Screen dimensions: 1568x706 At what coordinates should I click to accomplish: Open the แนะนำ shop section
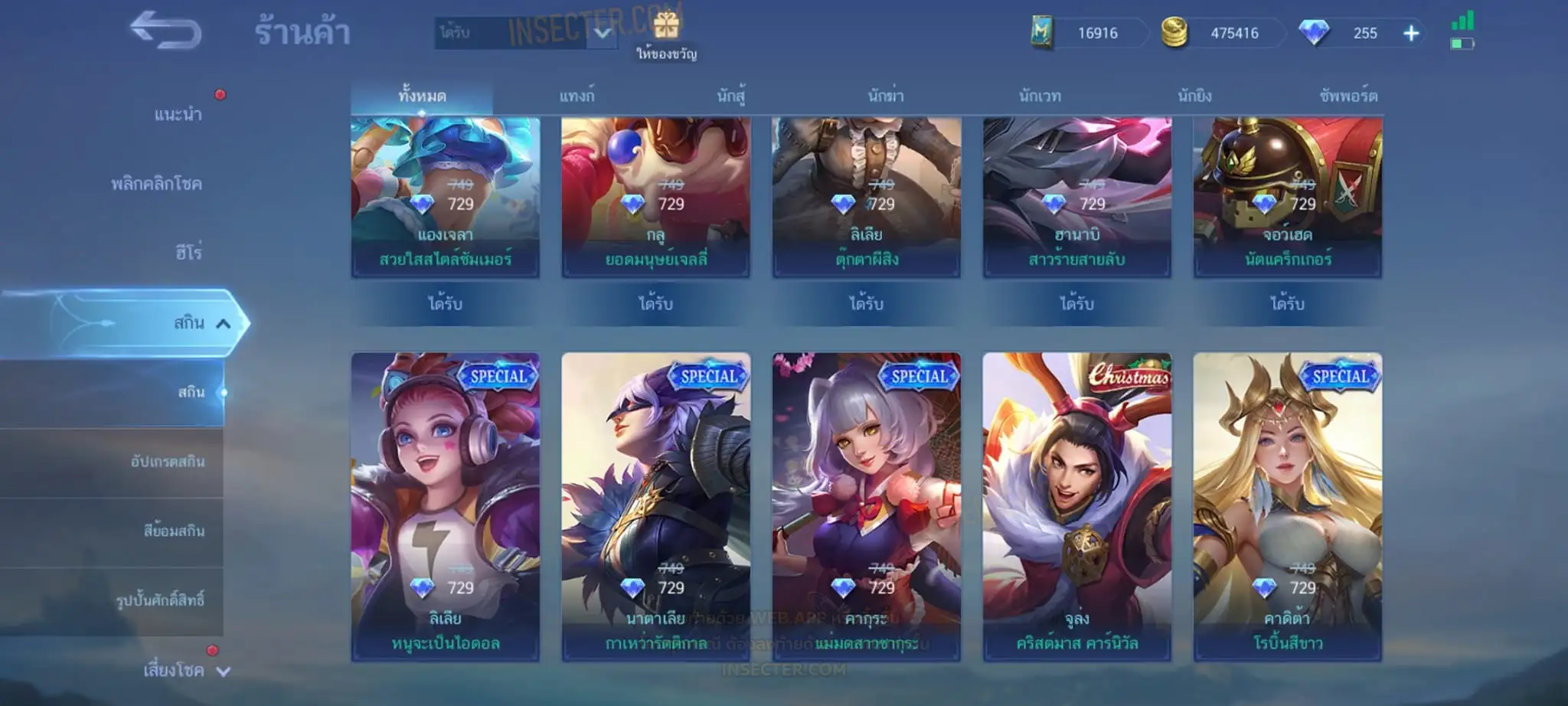point(178,115)
